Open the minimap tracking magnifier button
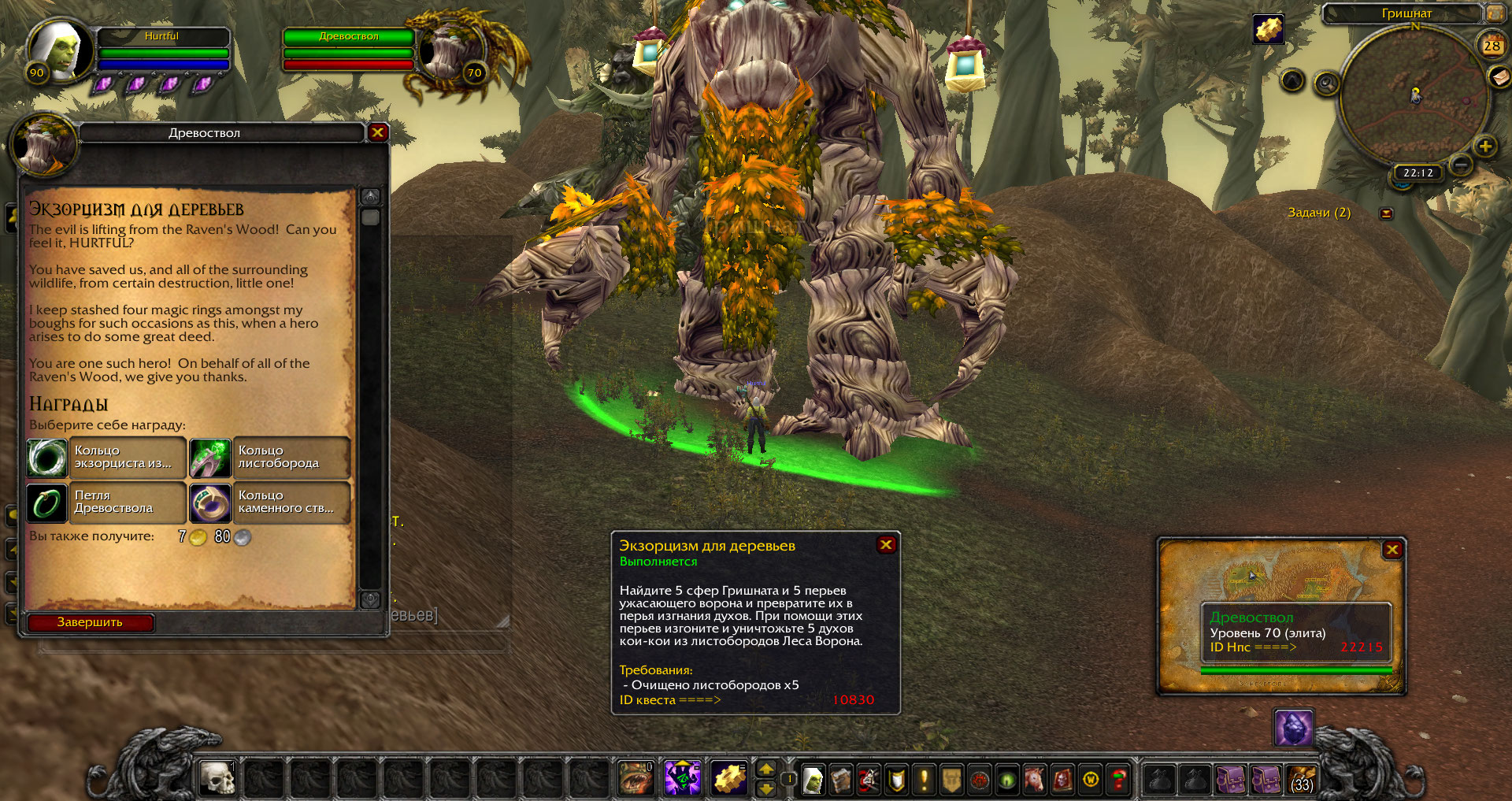This screenshot has width=1512, height=801. coord(1327,83)
